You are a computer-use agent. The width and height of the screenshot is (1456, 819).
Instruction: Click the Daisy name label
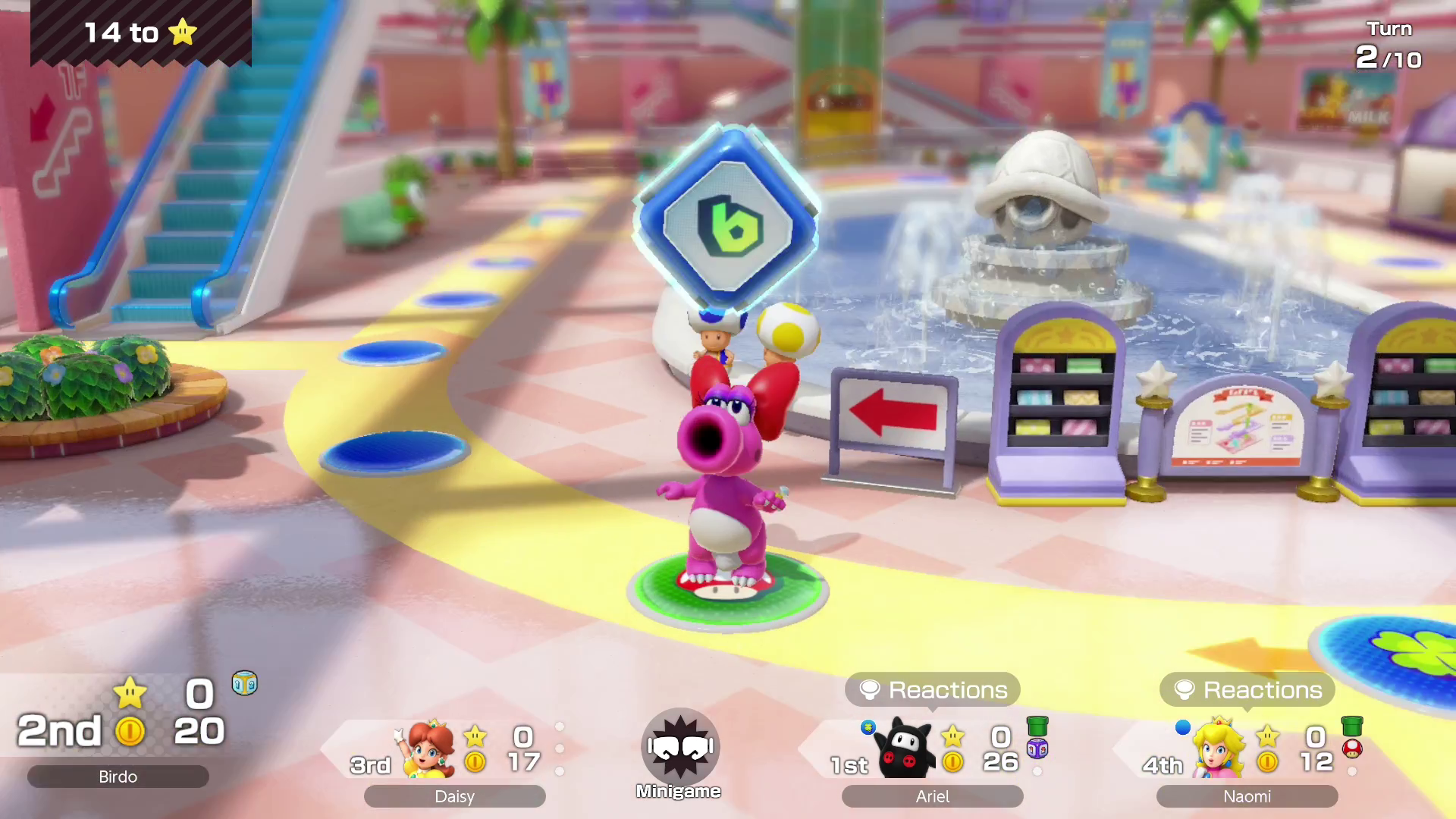pyautogui.click(x=454, y=796)
